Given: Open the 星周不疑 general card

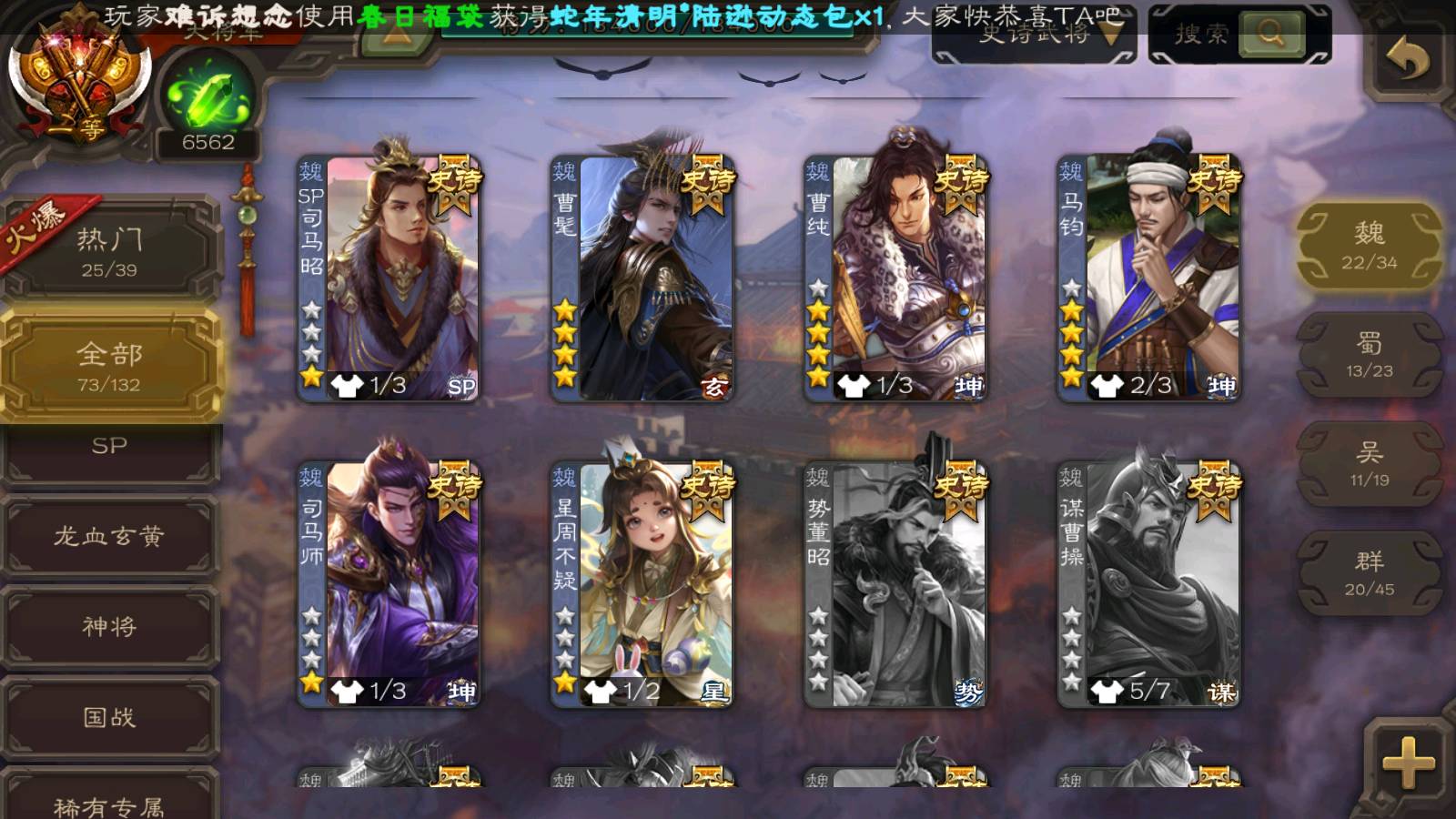Looking at the screenshot, I should [x=642, y=584].
